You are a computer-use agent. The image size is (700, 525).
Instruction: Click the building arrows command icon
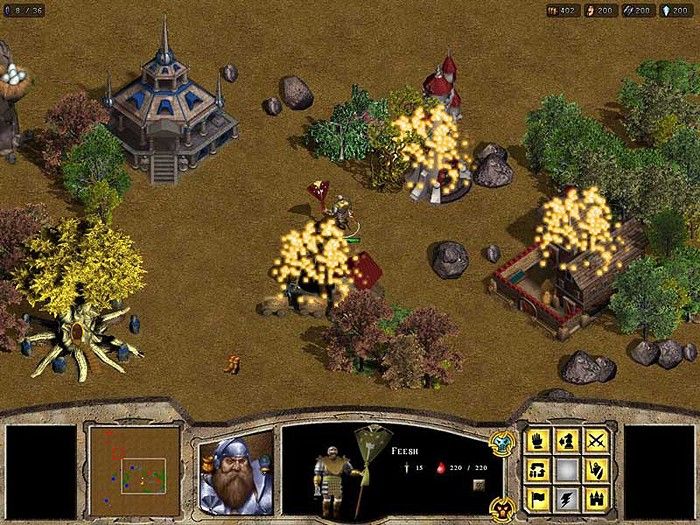(x=539, y=469)
